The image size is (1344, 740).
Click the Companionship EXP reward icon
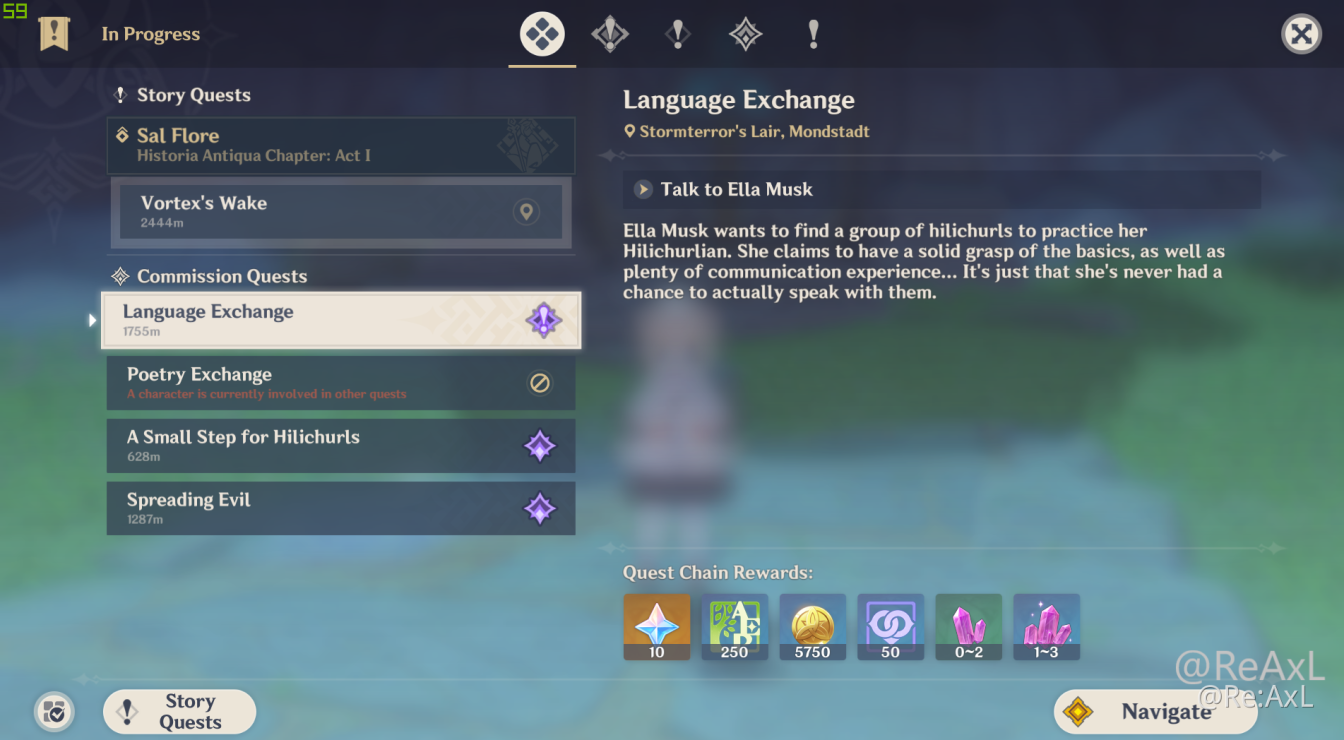tap(890, 627)
